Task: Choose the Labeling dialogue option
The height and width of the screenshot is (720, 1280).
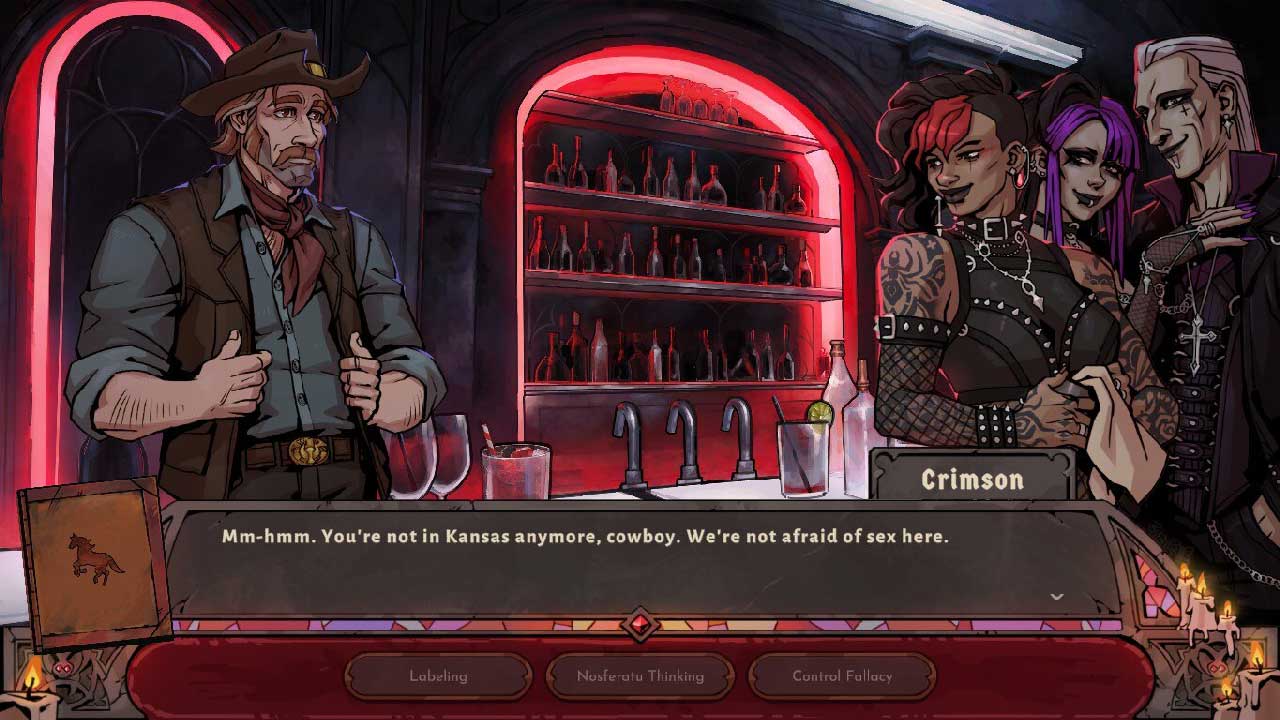Action: 438,676
